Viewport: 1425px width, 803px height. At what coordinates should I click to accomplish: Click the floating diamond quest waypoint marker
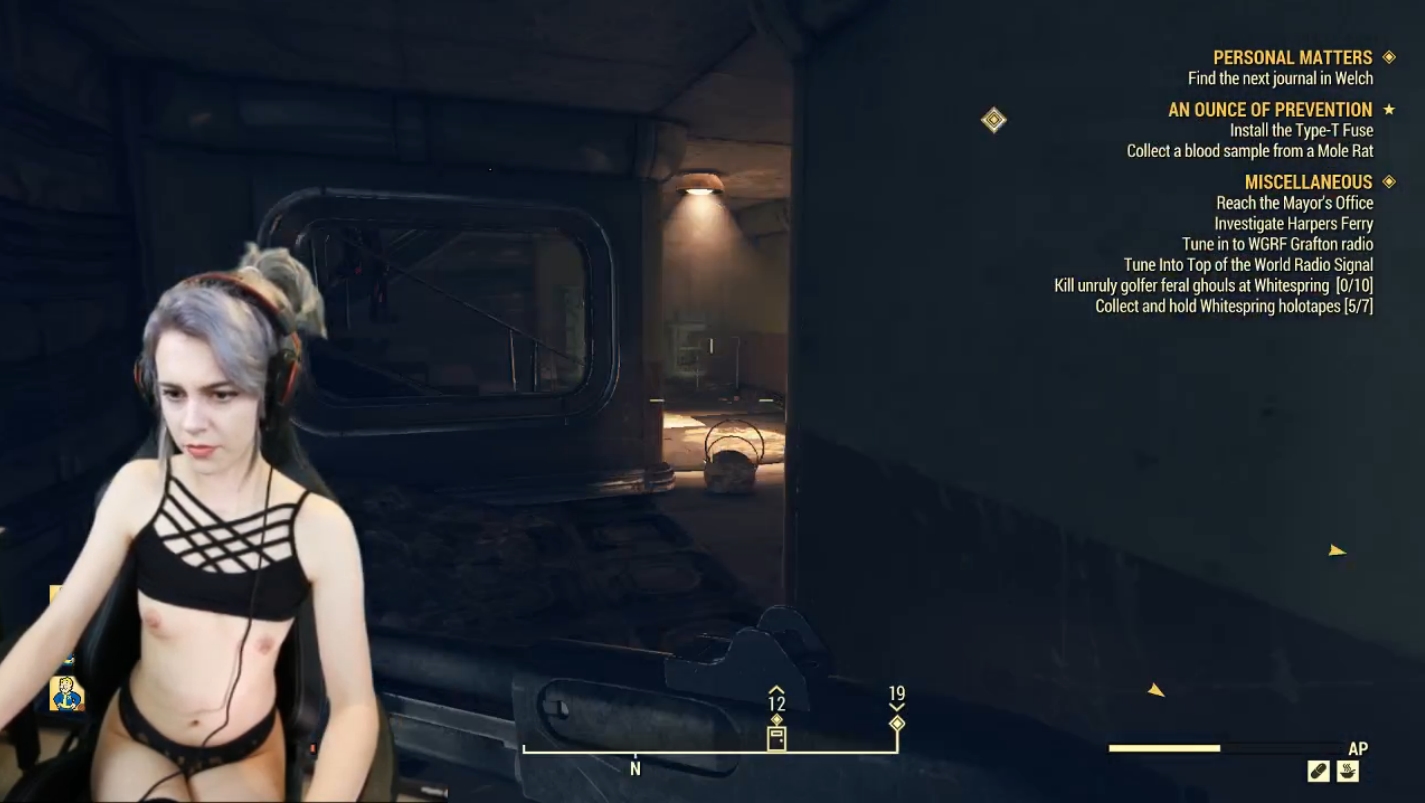[x=993, y=121]
